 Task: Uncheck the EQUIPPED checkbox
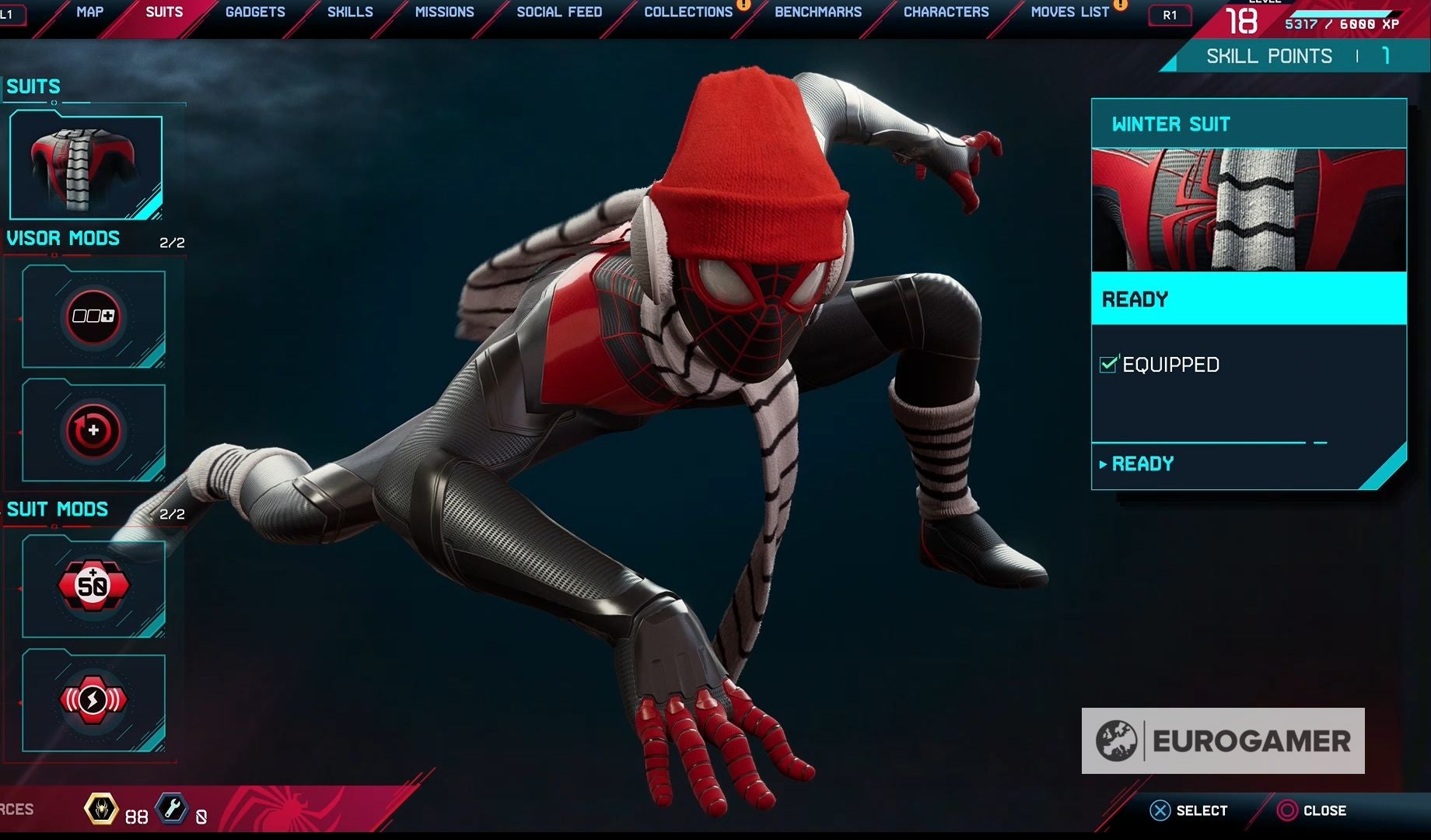click(x=1107, y=363)
